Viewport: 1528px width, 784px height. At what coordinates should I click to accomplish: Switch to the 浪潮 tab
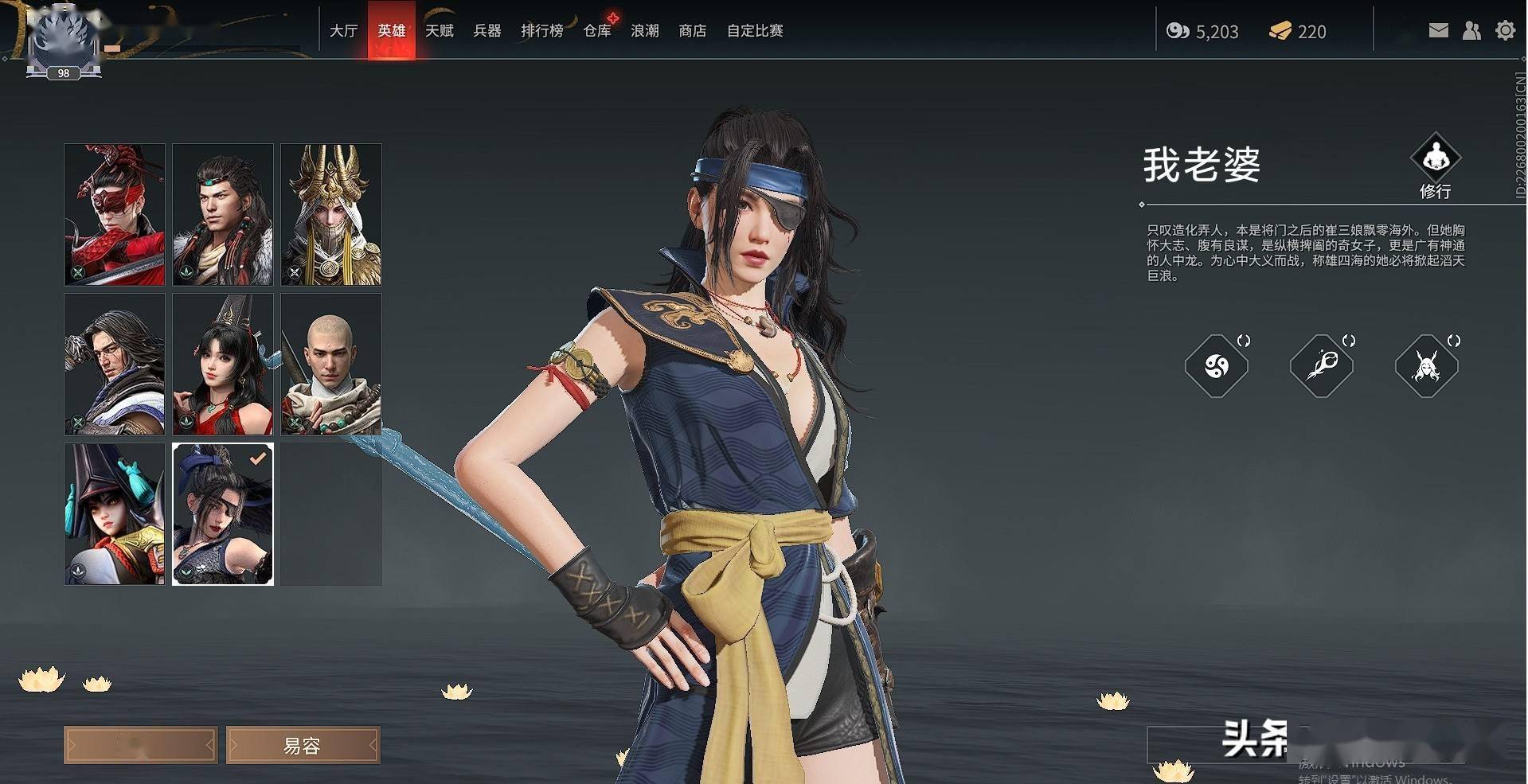[x=644, y=31]
